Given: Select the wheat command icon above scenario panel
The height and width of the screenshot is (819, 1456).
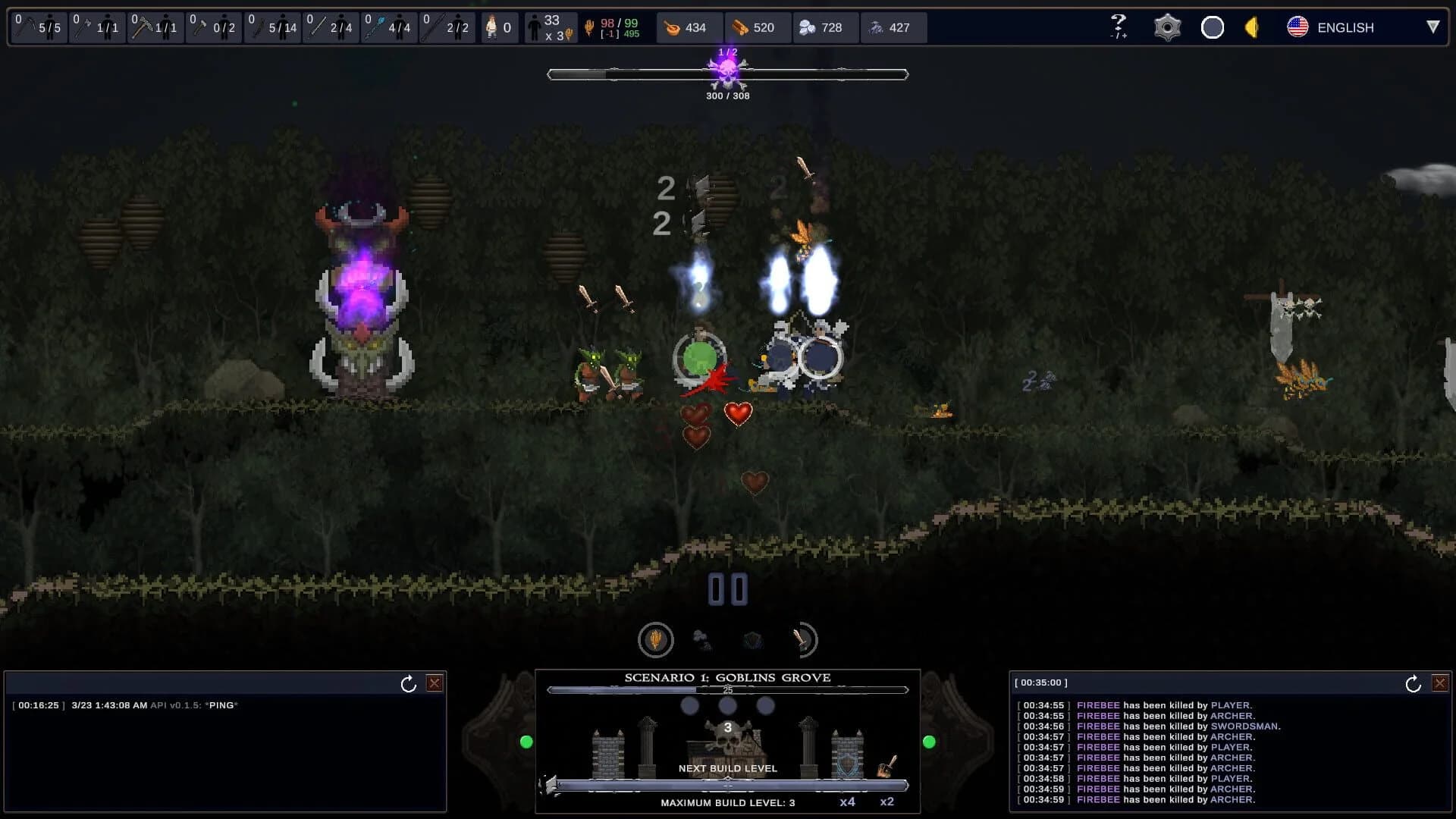Looking at the screenshot, I should tap(655, 639).
